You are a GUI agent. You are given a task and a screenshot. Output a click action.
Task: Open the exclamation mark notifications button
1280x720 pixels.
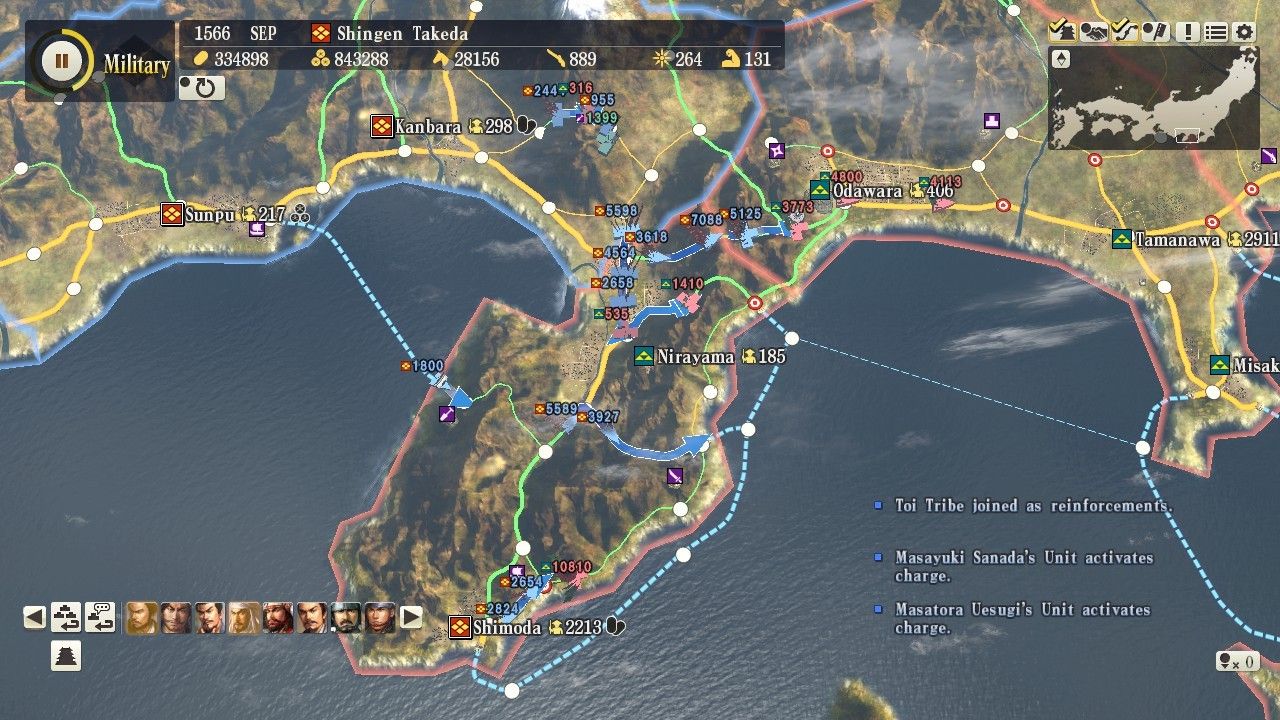click(x=1187, y=32)
